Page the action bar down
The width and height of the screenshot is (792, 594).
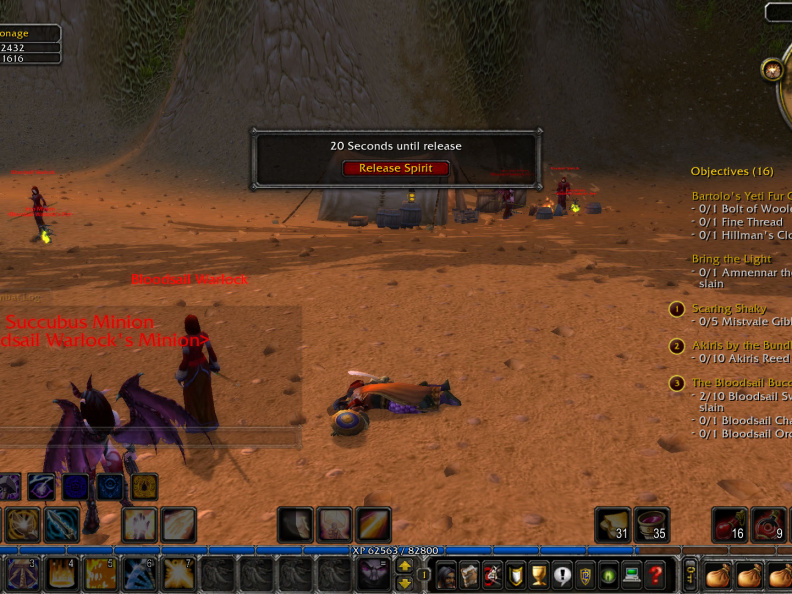(404, 583)
